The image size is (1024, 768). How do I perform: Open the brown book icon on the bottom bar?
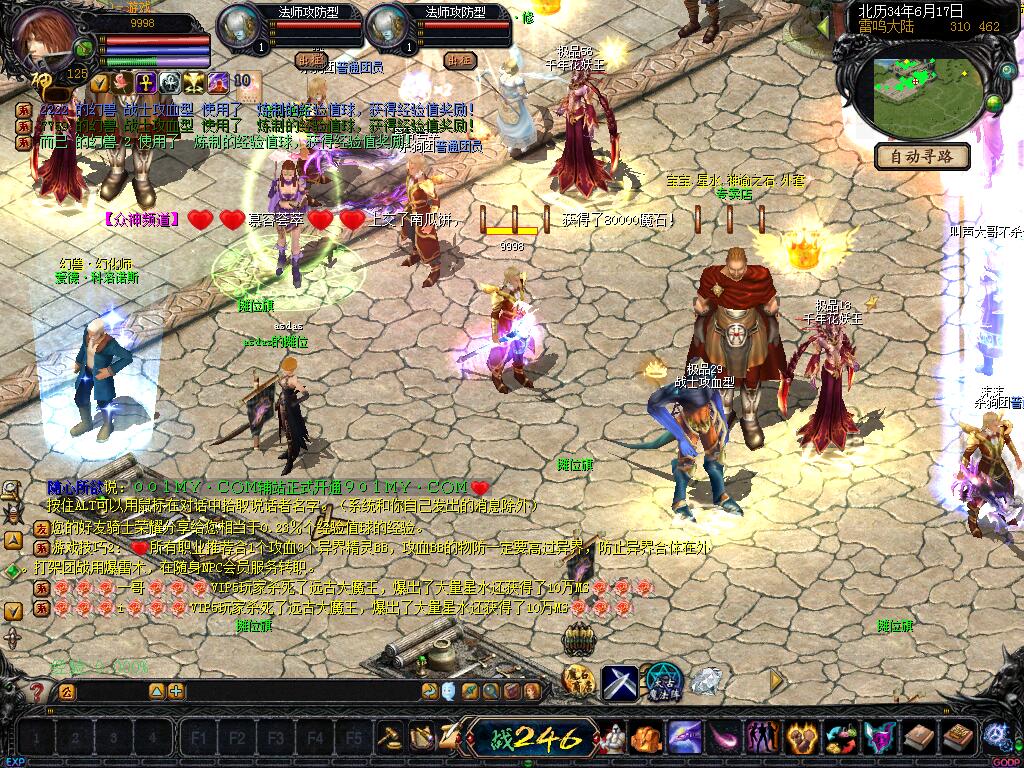click(x=917, y=738)
